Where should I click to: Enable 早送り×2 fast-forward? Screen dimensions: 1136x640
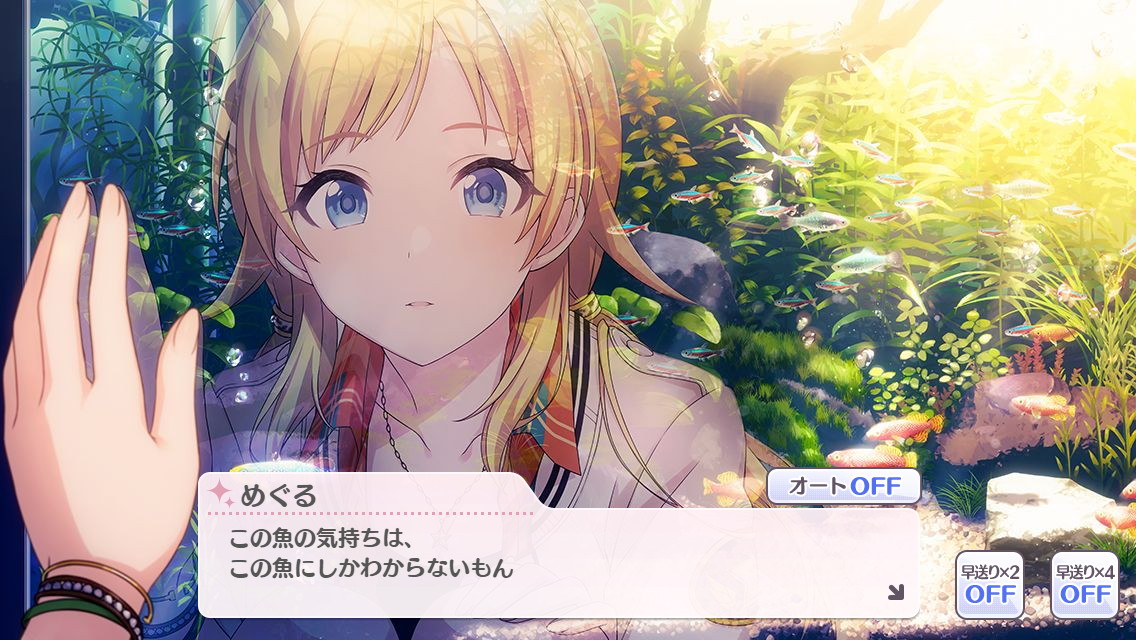(x=989, y=584)
